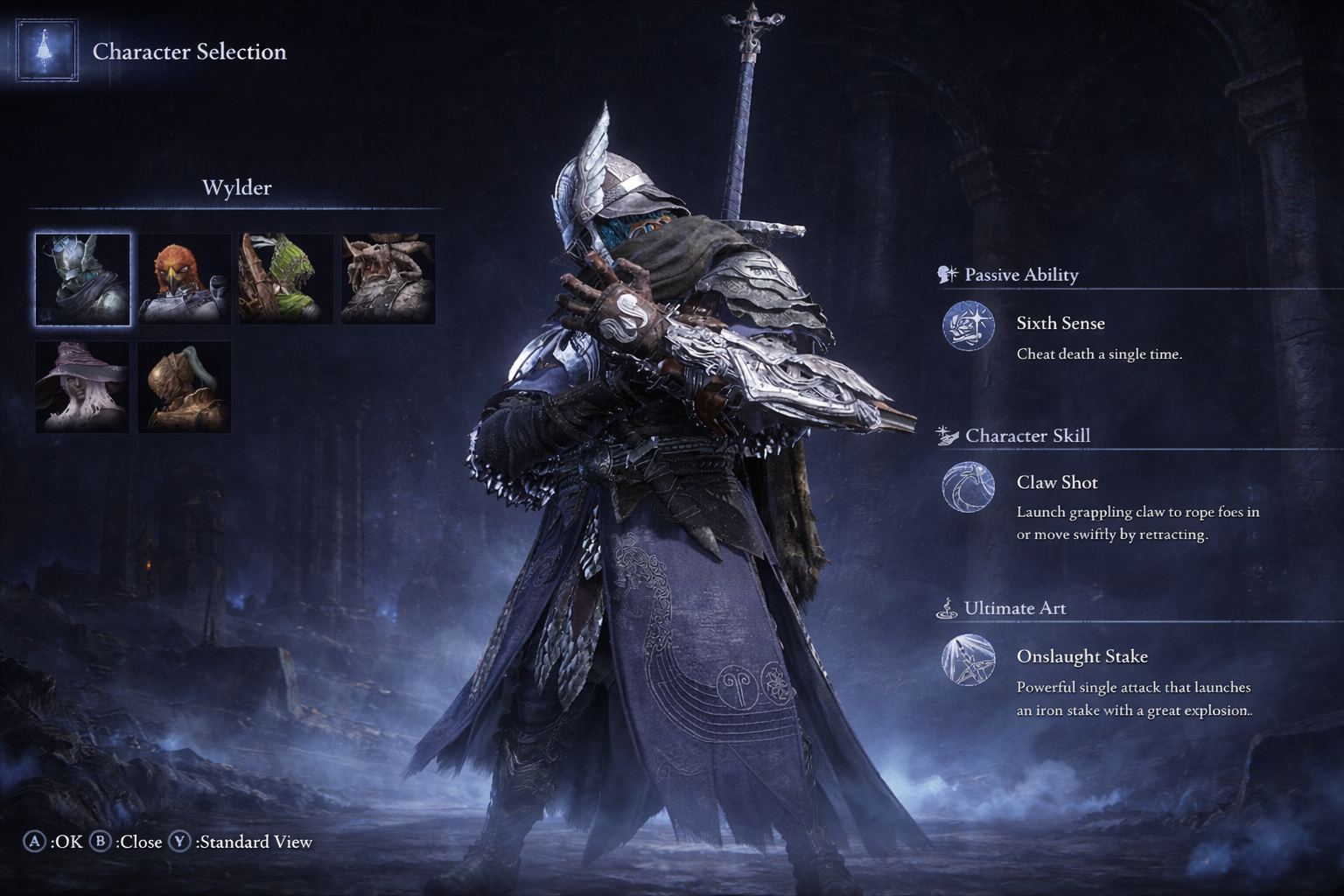Click the Character Selection emblem icon

coord(47,52)
